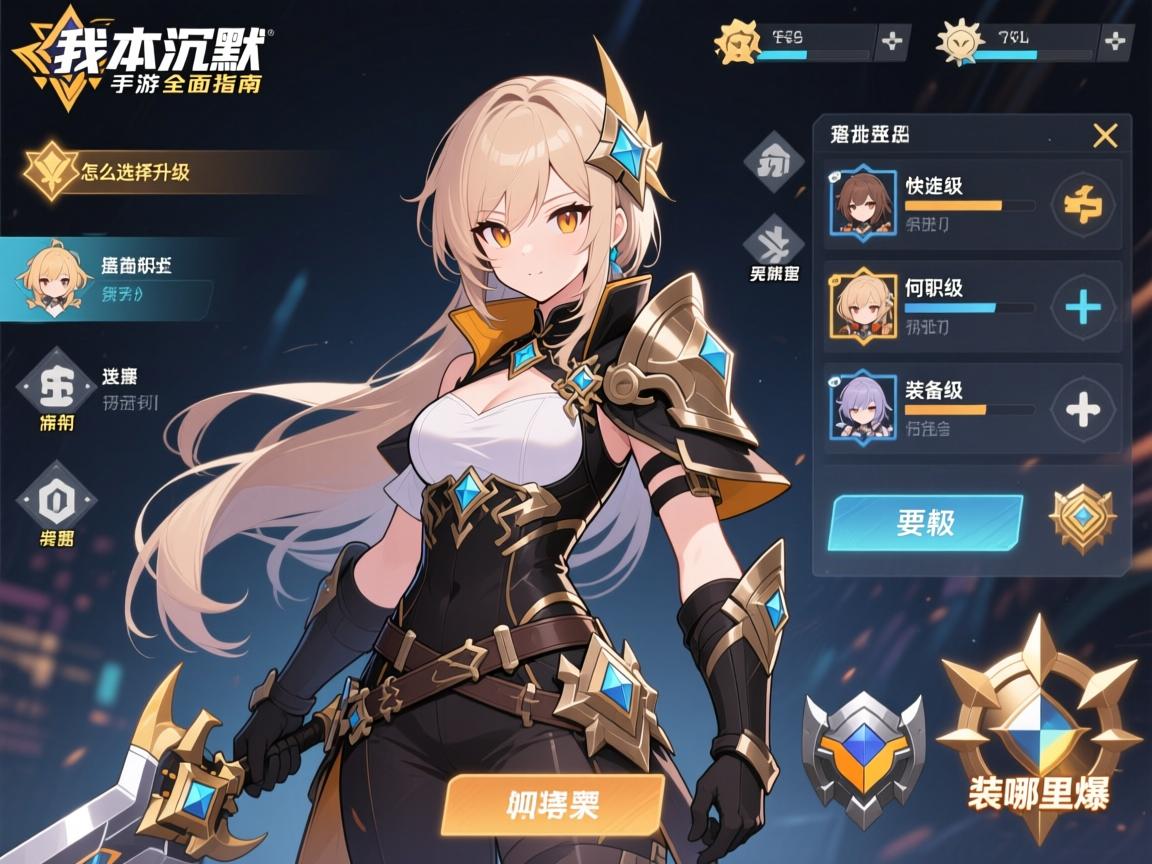Select the 快速级 row's orange arrow button

1084,205
